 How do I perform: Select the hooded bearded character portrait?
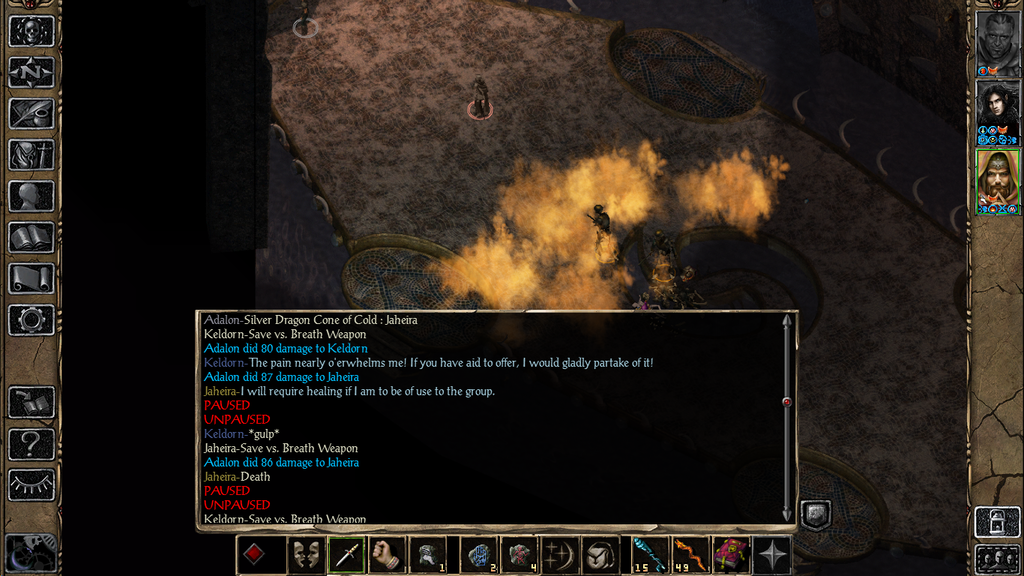(x=997, y=181)
